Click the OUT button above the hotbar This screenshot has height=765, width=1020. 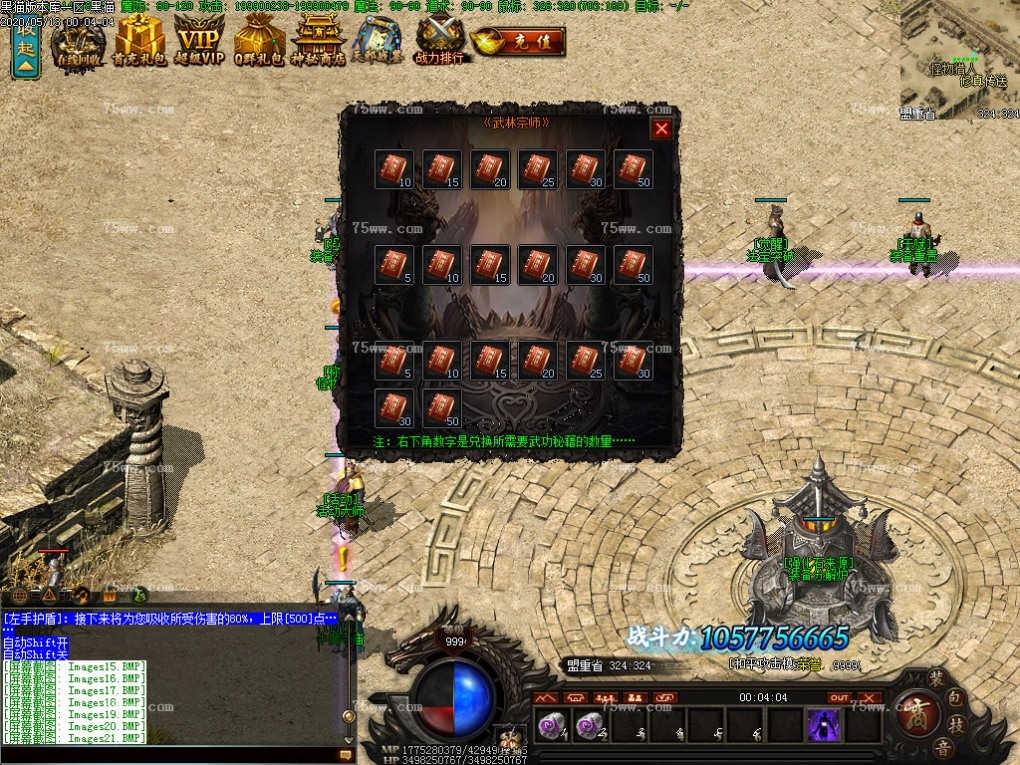point(838,697)
